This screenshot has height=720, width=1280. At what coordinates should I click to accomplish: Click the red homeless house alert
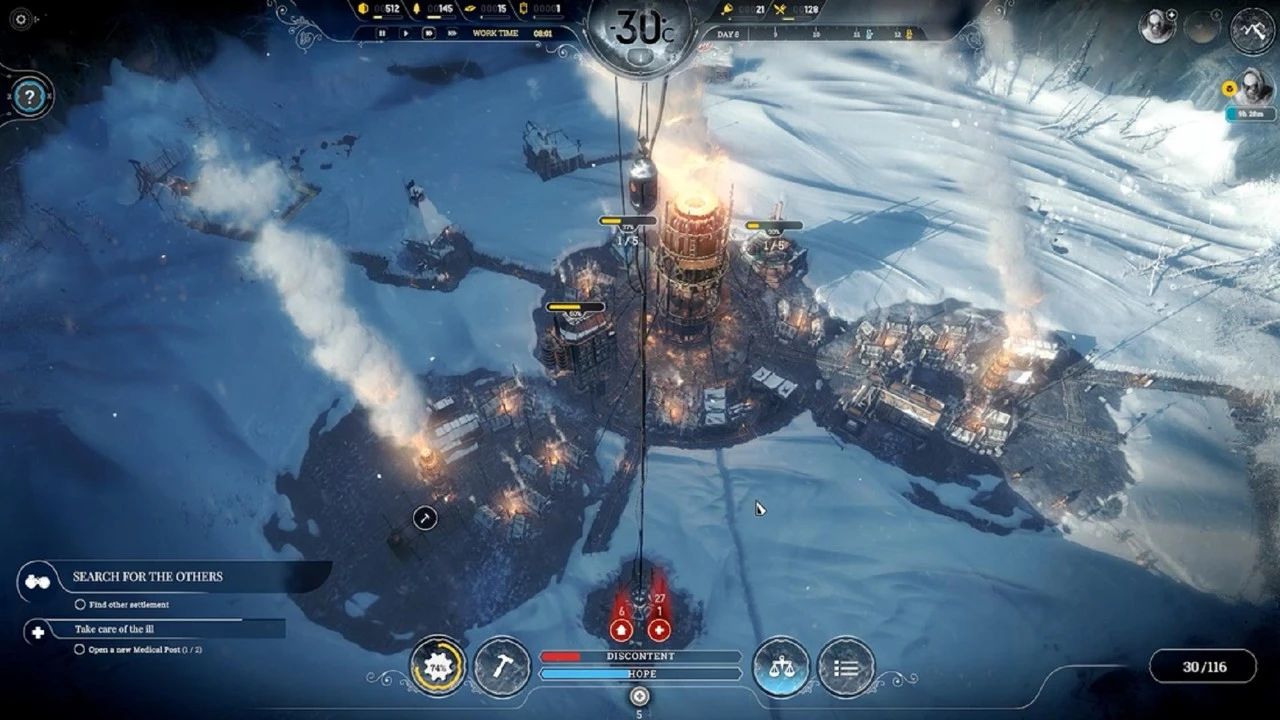pyautogui.click(x=620, y=630)
